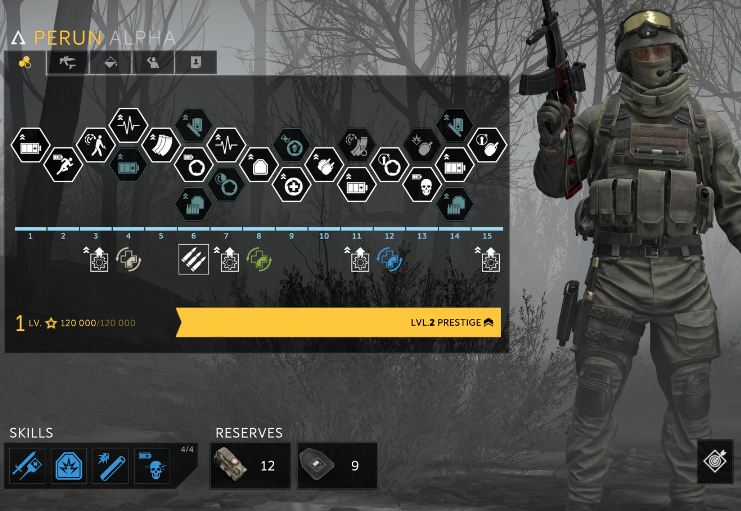Switch to the pouch inventory tab

tap(111, 62)
